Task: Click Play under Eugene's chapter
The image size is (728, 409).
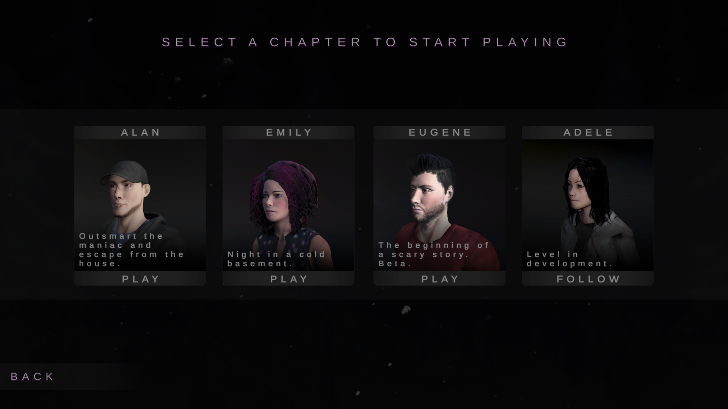Action: pos(439,279)
